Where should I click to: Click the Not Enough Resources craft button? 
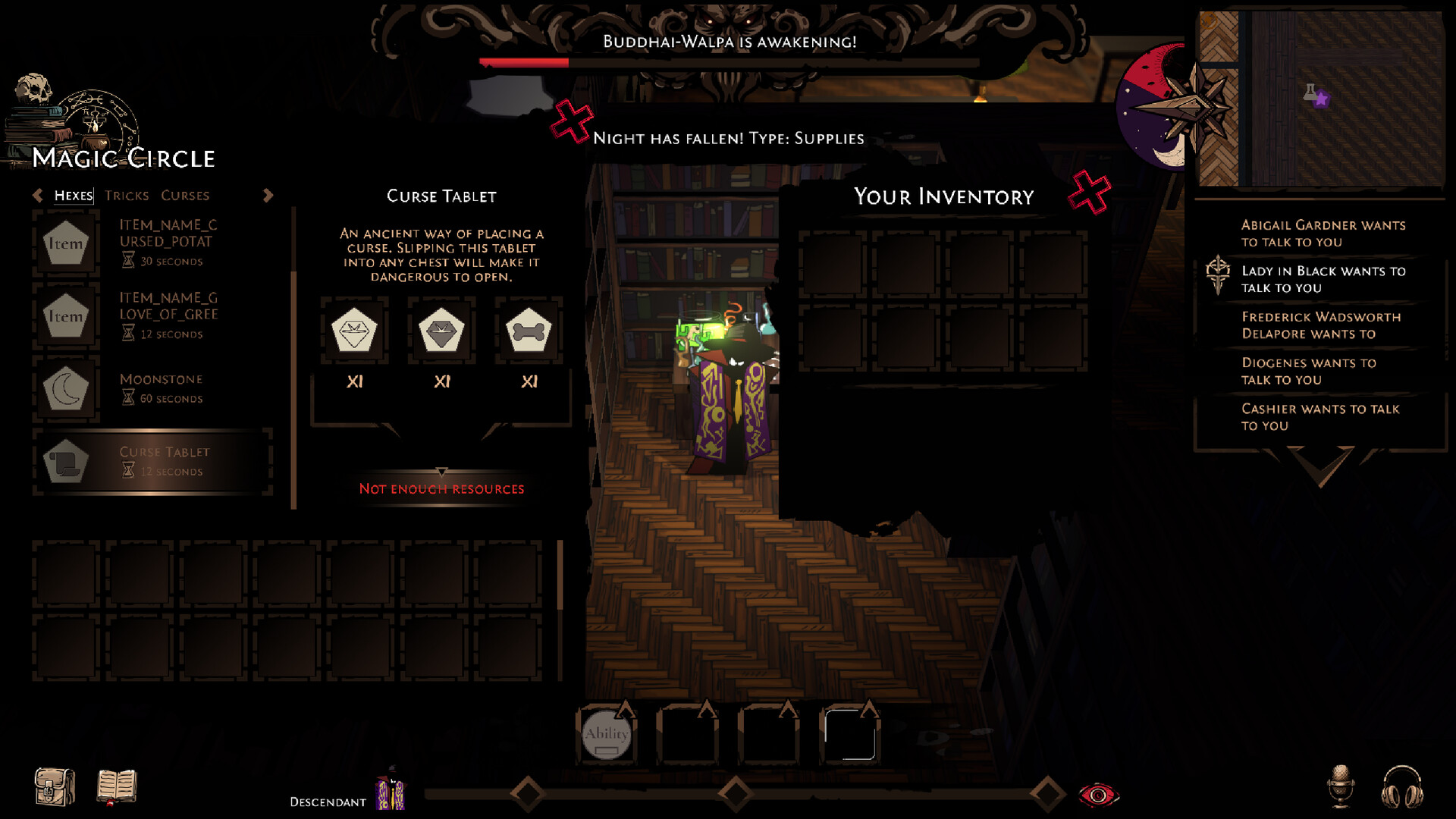tap(442, 489)
